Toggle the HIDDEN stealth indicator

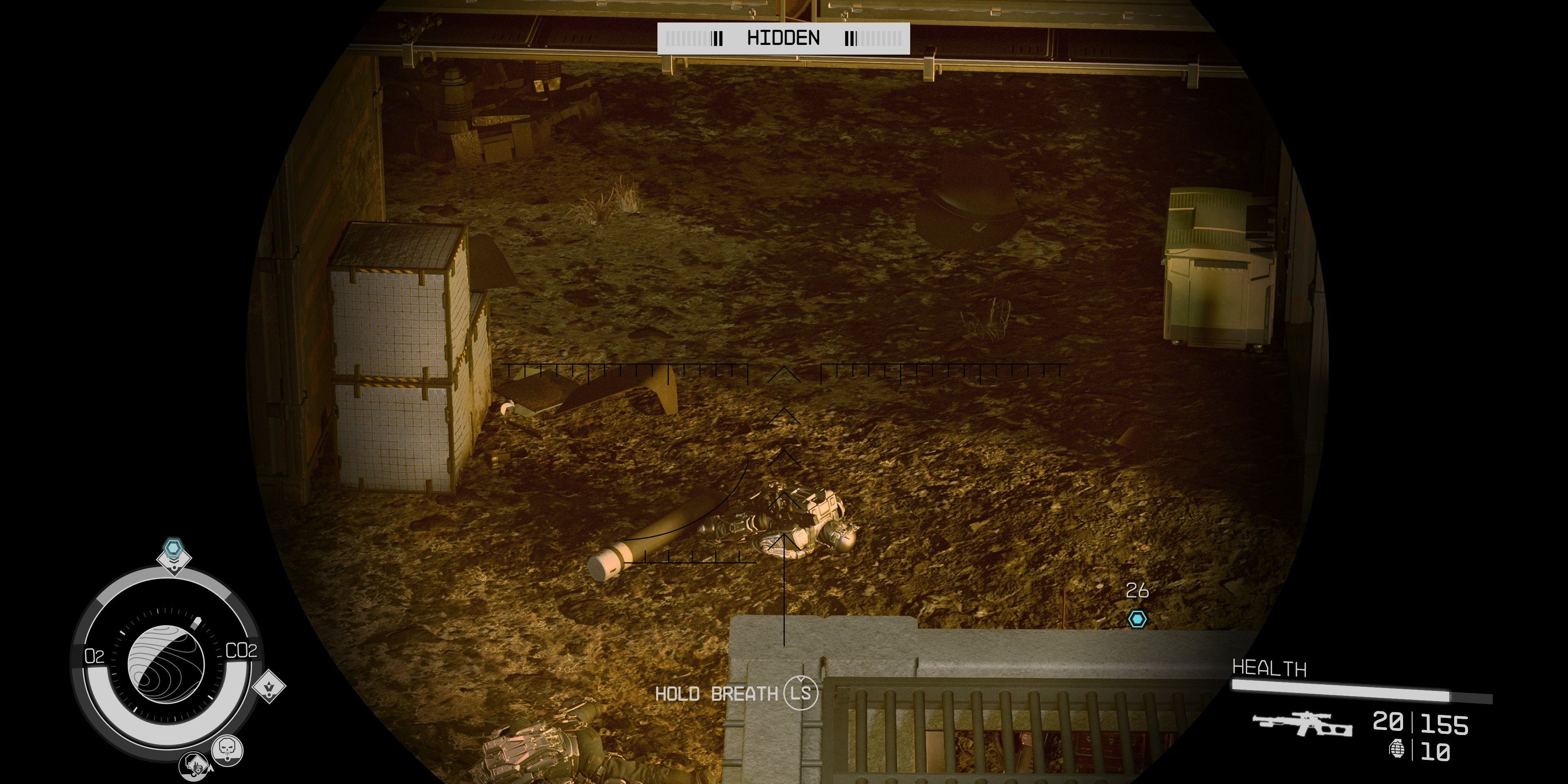pos(784,38)
